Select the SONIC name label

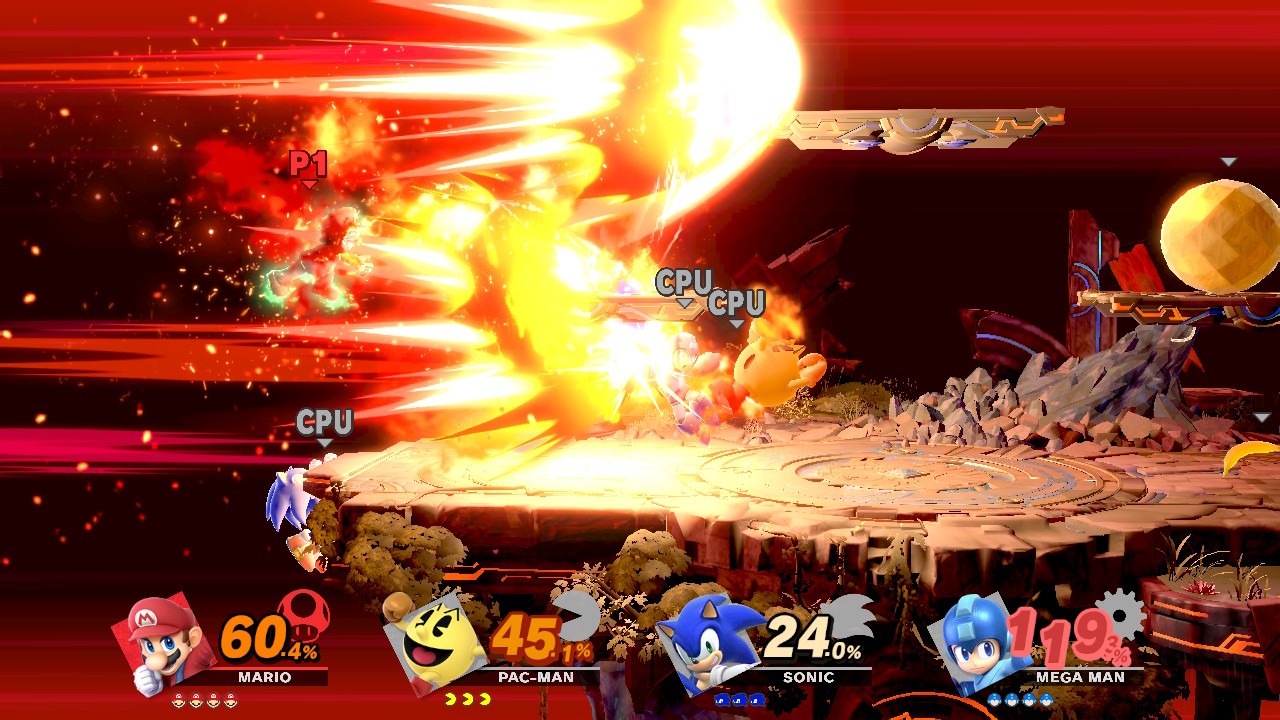[808, 678]
